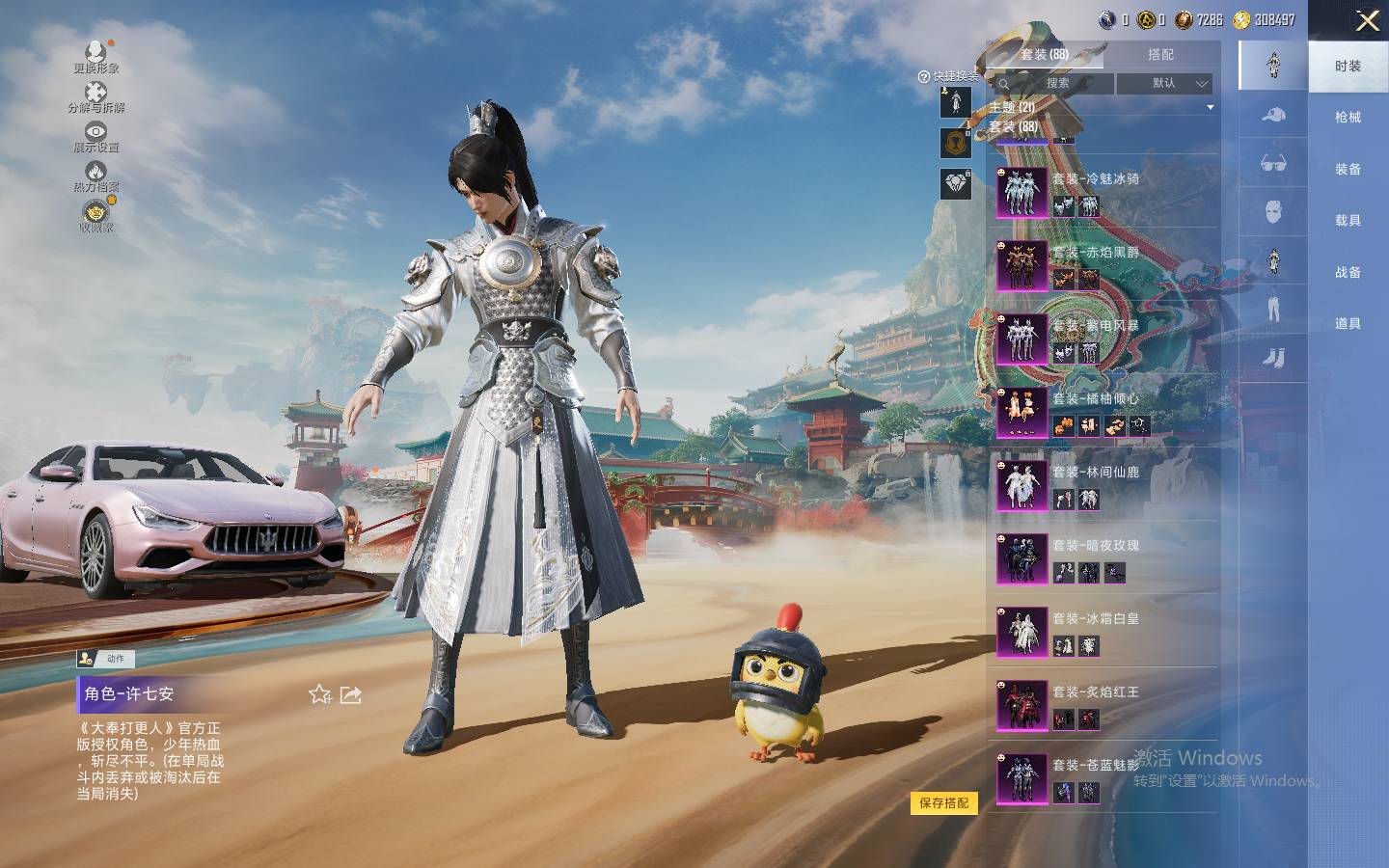Save the outfit with 保存搭配

coord(943,802)
